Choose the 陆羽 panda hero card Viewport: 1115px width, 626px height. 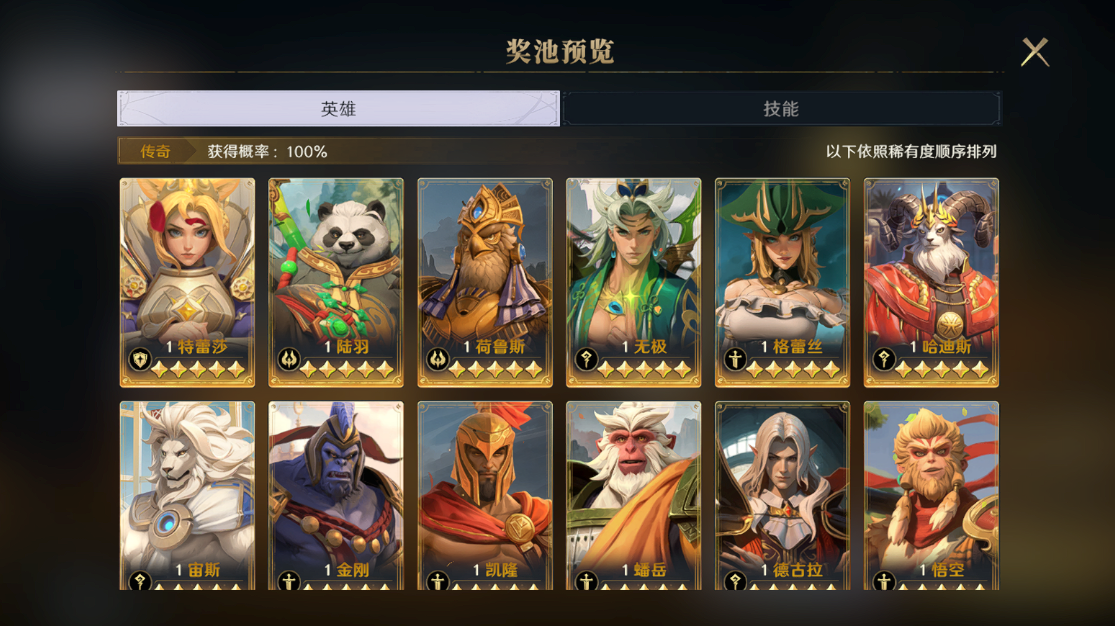click(336, 282)
